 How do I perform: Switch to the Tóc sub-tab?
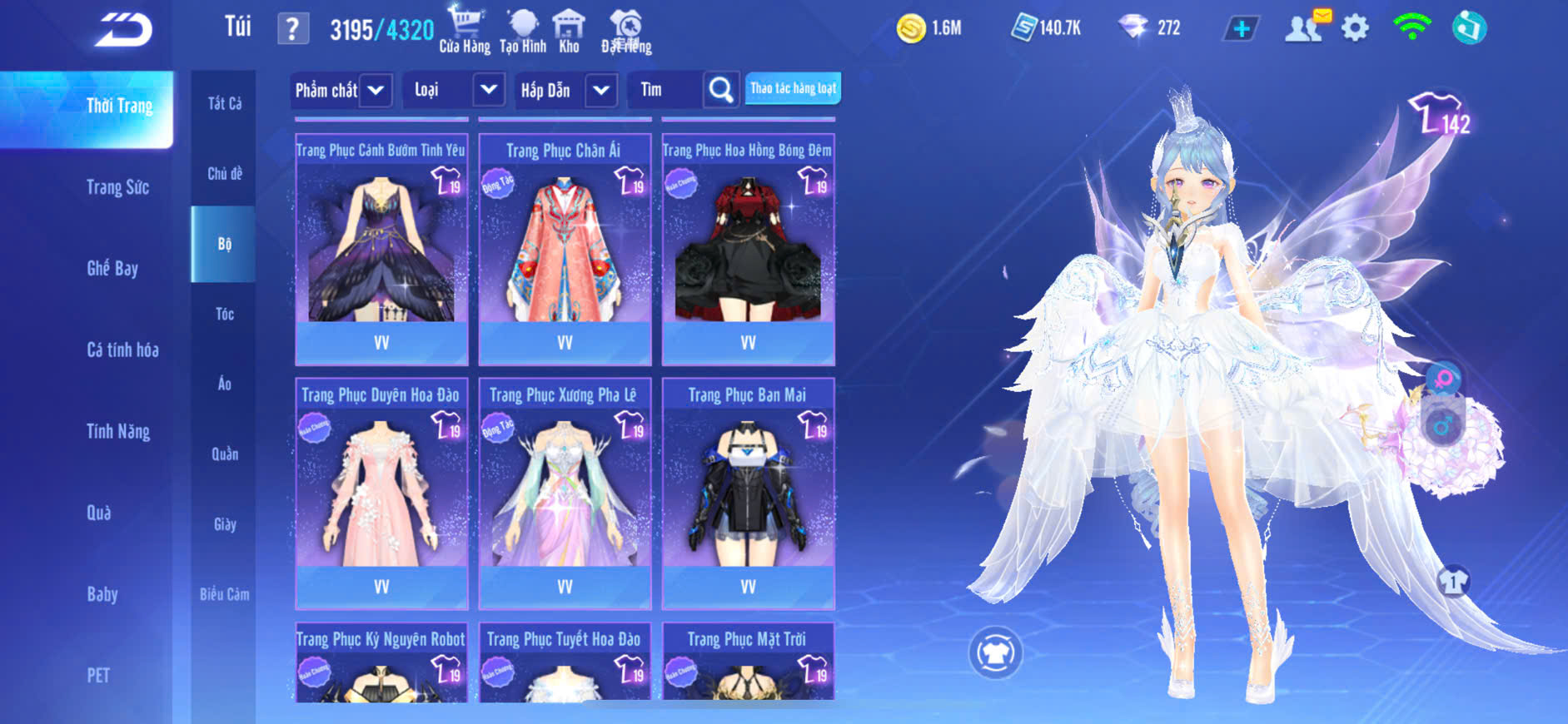[224, 314]
